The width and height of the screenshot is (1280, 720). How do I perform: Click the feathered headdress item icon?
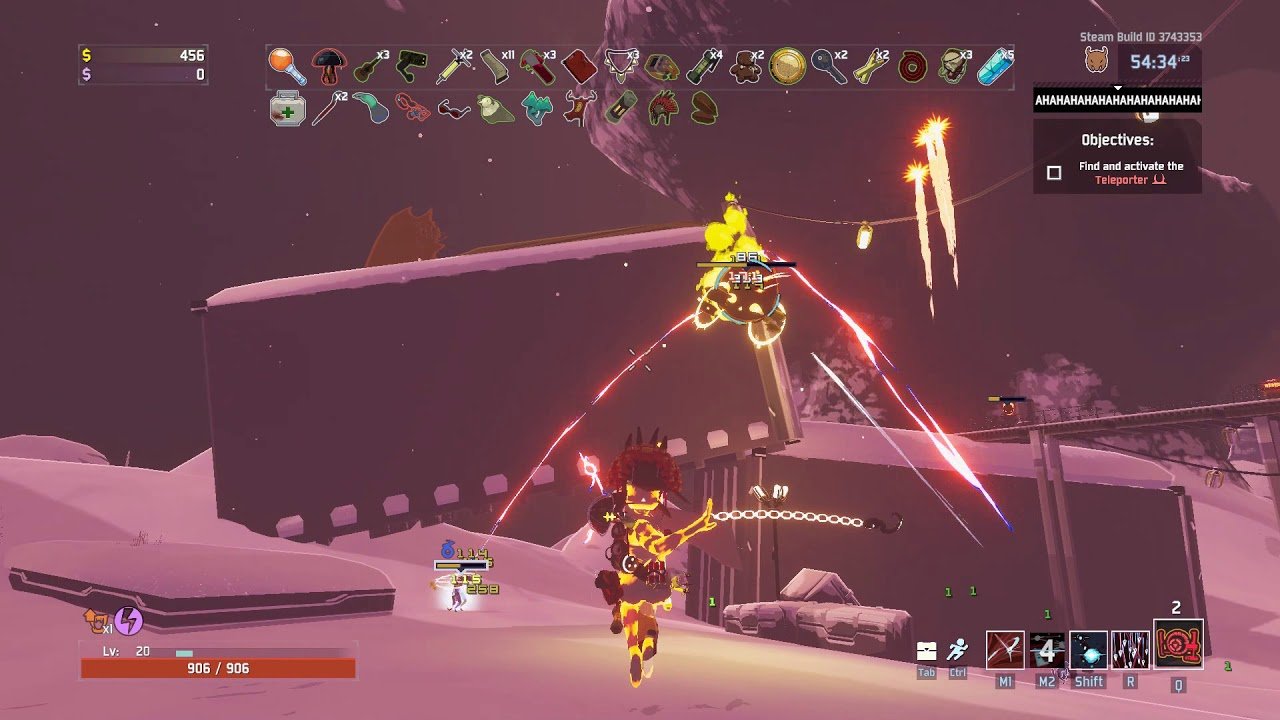662,108
